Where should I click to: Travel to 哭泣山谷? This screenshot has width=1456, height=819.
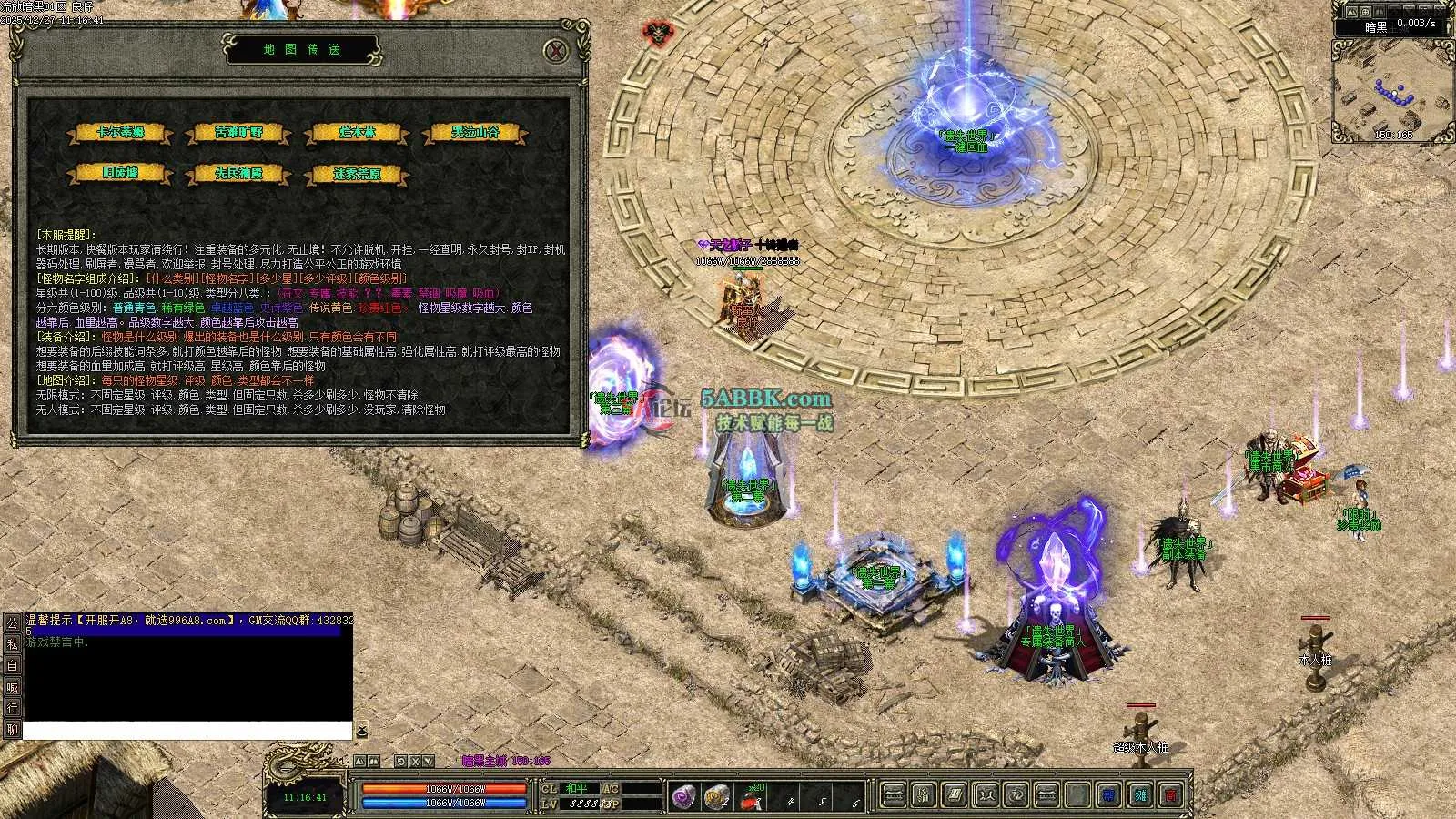point(475,133)
